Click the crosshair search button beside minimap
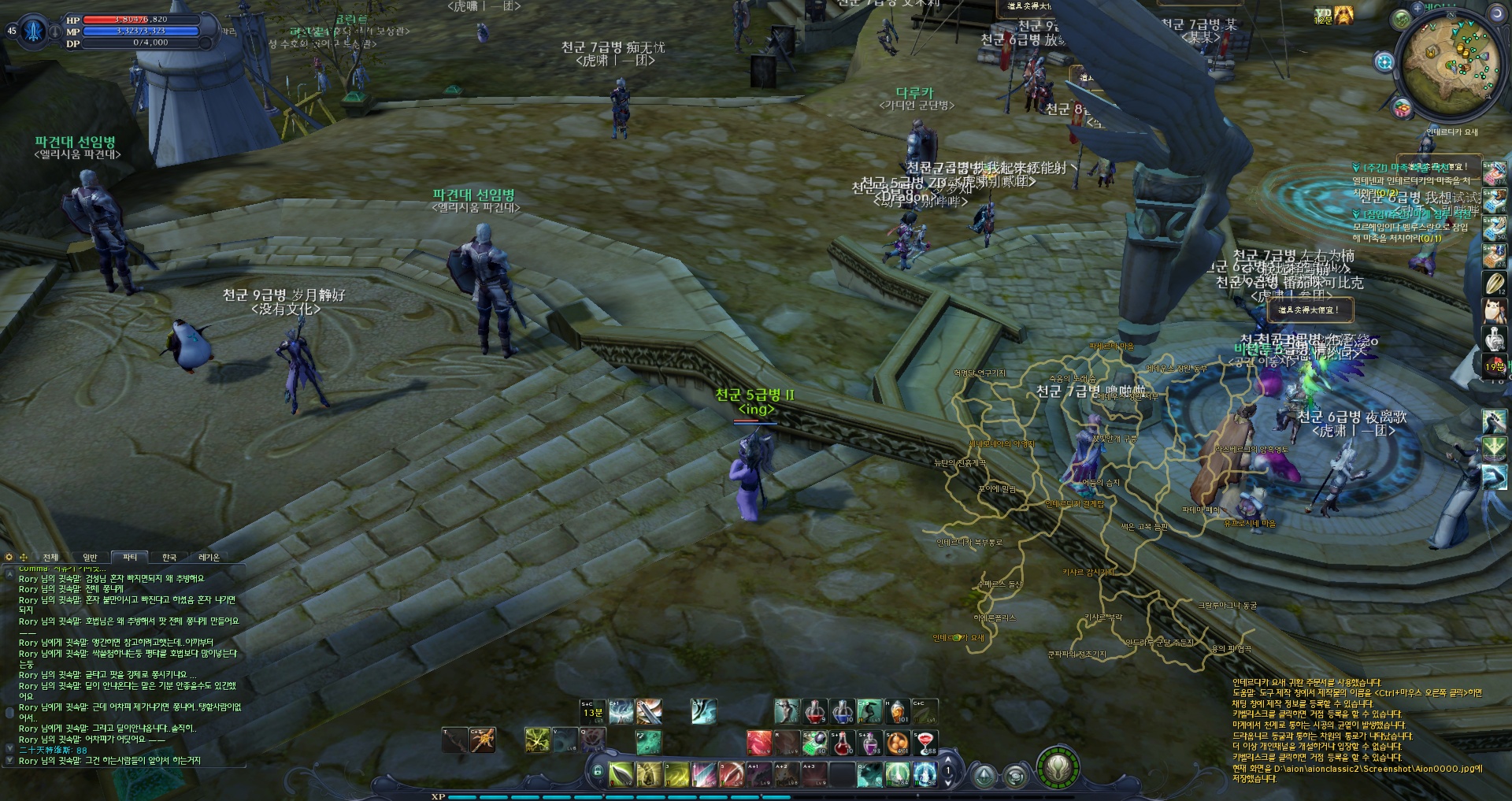This screenshot has width=1512, height=801. coord(1384,61)
